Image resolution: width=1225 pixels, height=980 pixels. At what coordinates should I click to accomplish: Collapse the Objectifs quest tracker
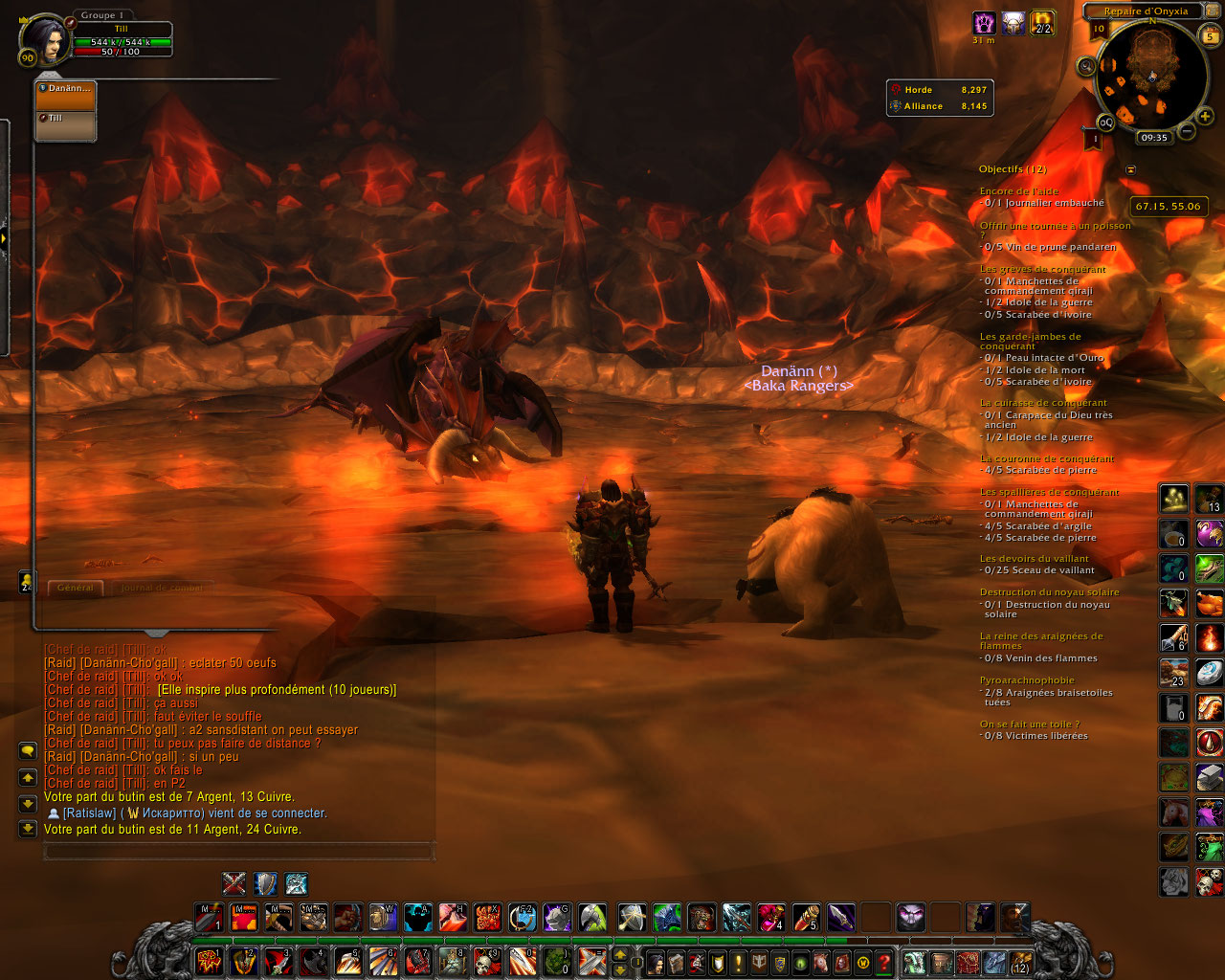1131,169
